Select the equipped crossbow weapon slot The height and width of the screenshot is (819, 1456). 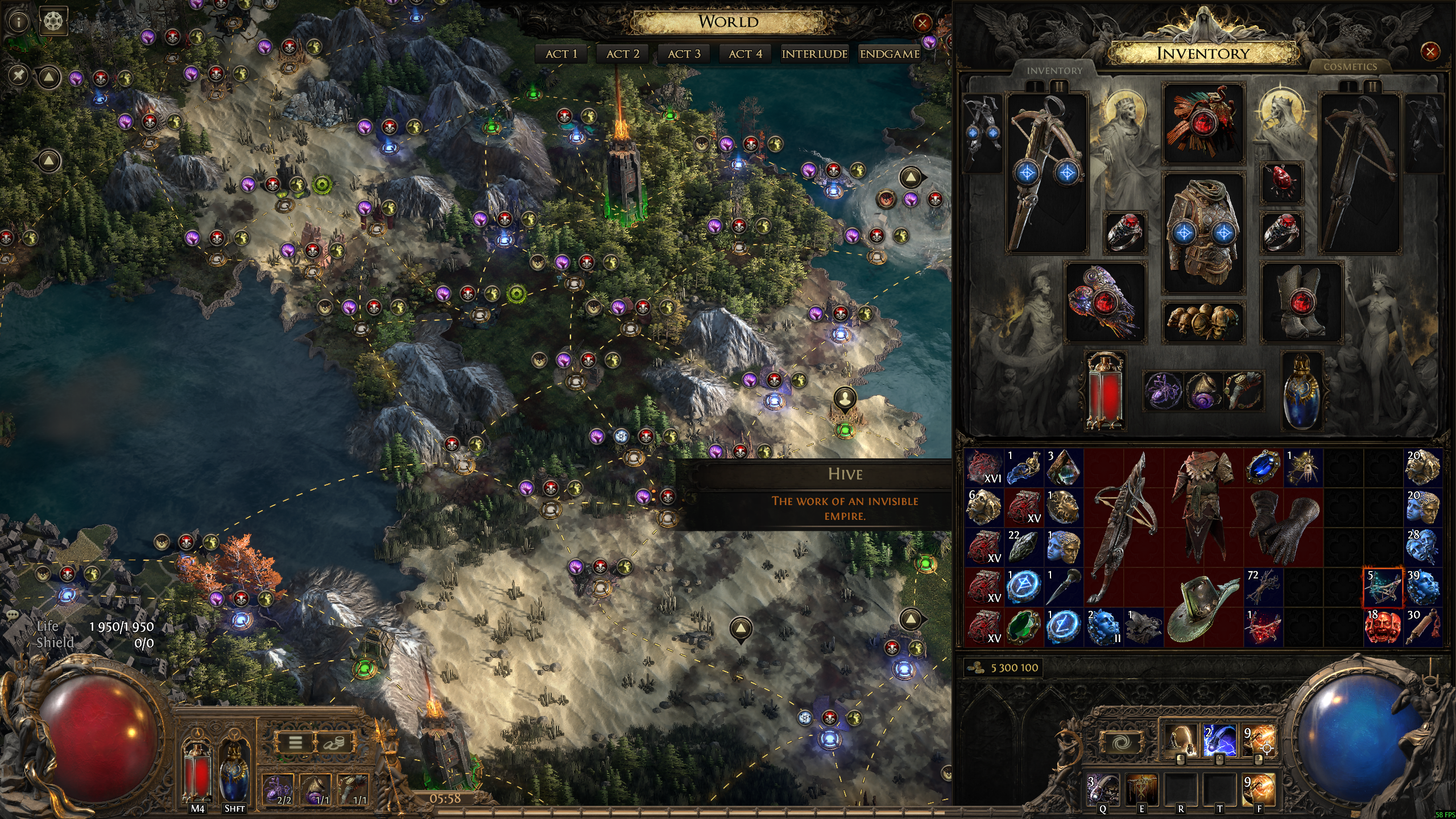point(1046,172)
